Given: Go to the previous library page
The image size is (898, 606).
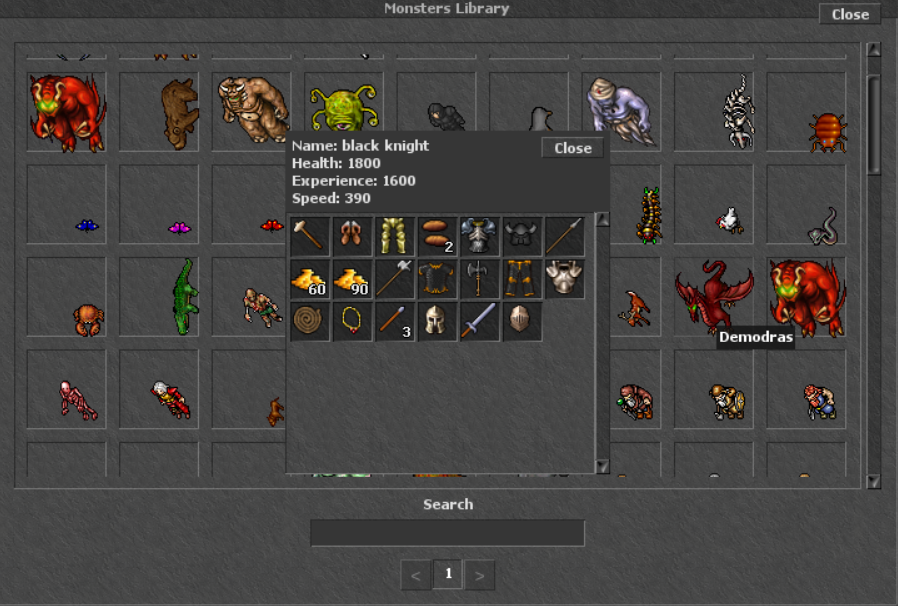Looking at the screenshot, I should (x=416, y=575).
